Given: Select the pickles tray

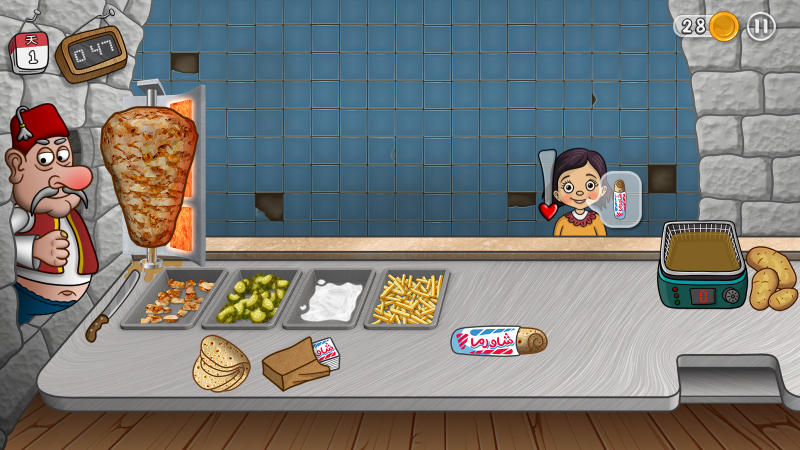Looking at the screenshot, I should click(x=252, y=299).
